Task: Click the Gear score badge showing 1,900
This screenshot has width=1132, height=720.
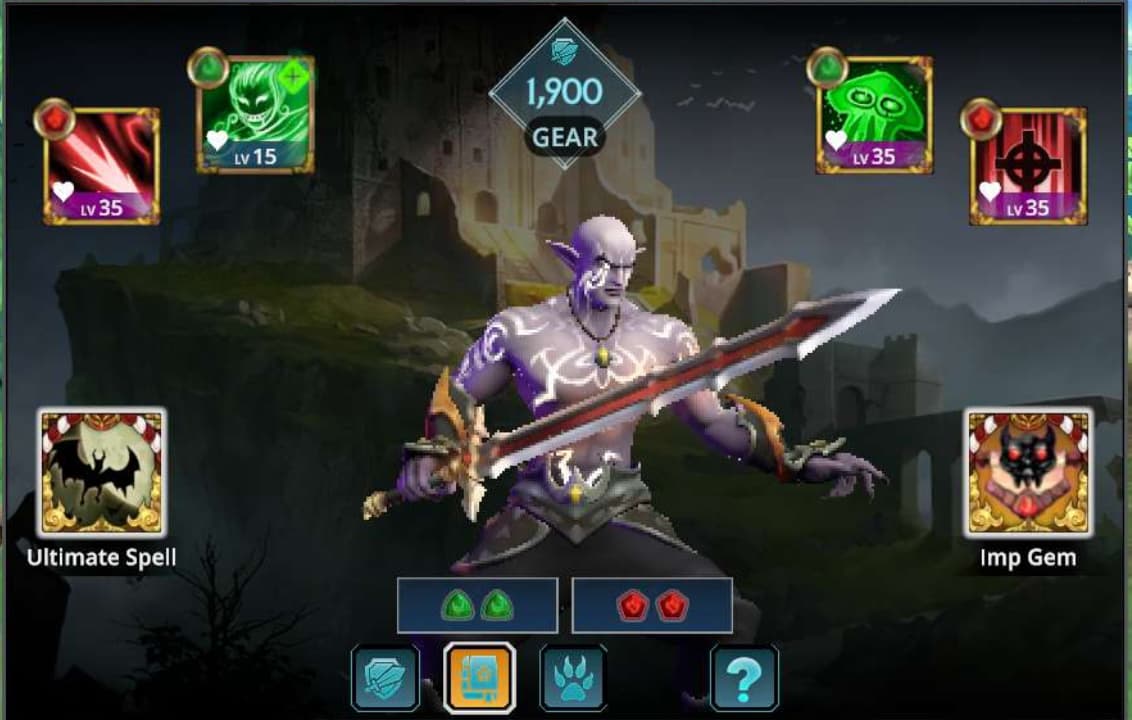Action: point(565,95)
